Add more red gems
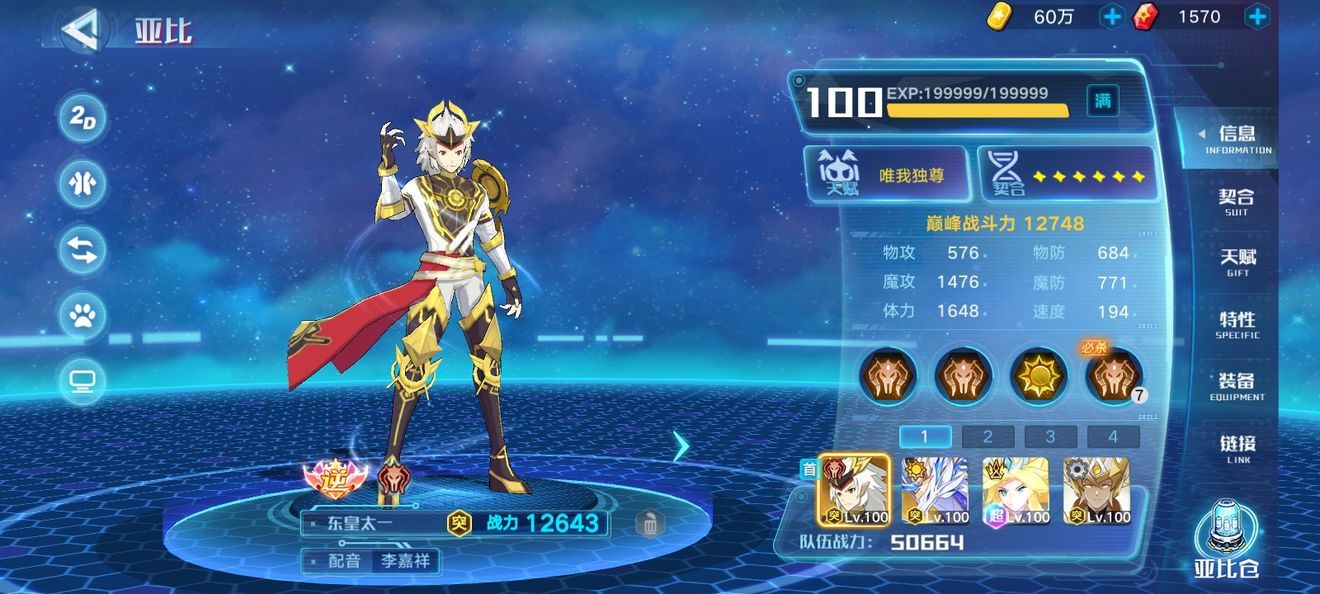Screen dimensions: 1320x594 point(1257,16)
